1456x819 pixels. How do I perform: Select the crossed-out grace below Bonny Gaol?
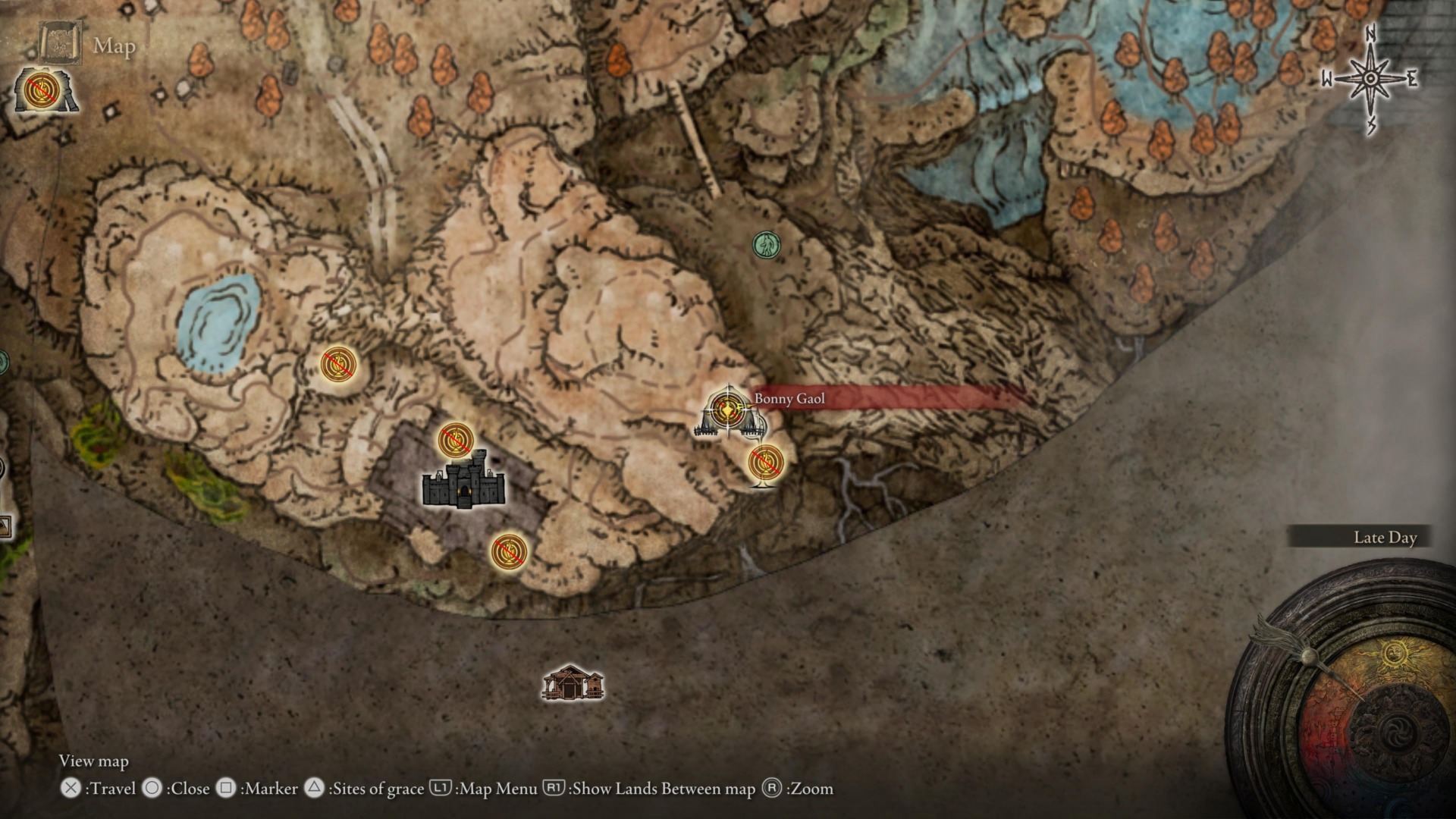click(764, 460)
